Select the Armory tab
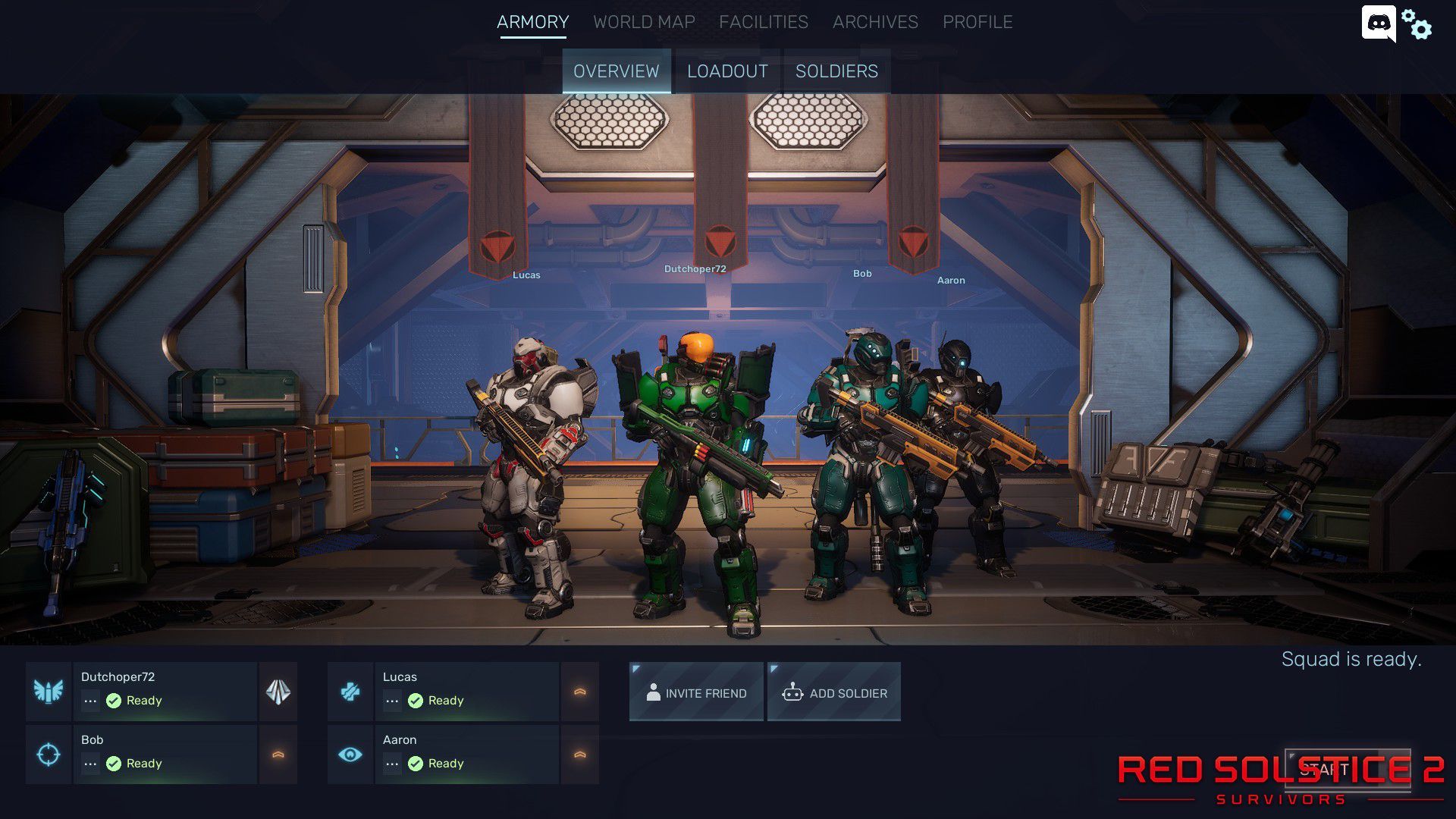Screen dimensions: 1456x819 click(x=532, y=22)
